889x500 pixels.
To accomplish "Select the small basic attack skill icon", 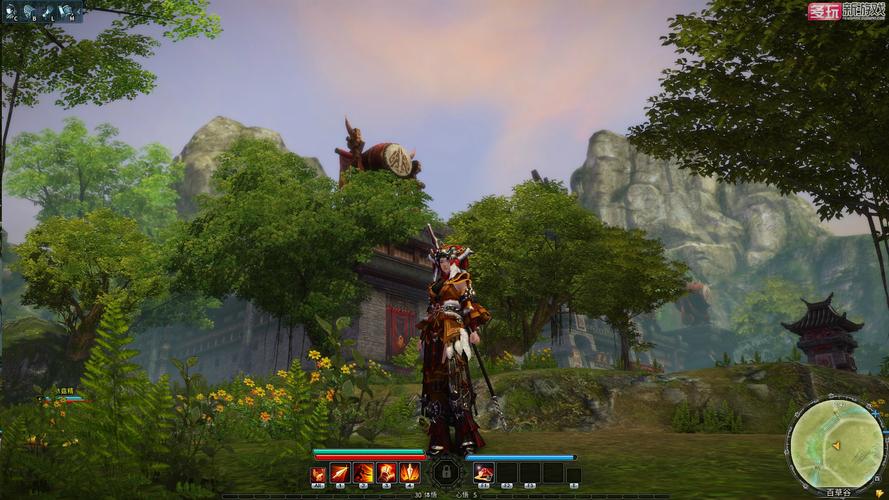I will 318,474.
